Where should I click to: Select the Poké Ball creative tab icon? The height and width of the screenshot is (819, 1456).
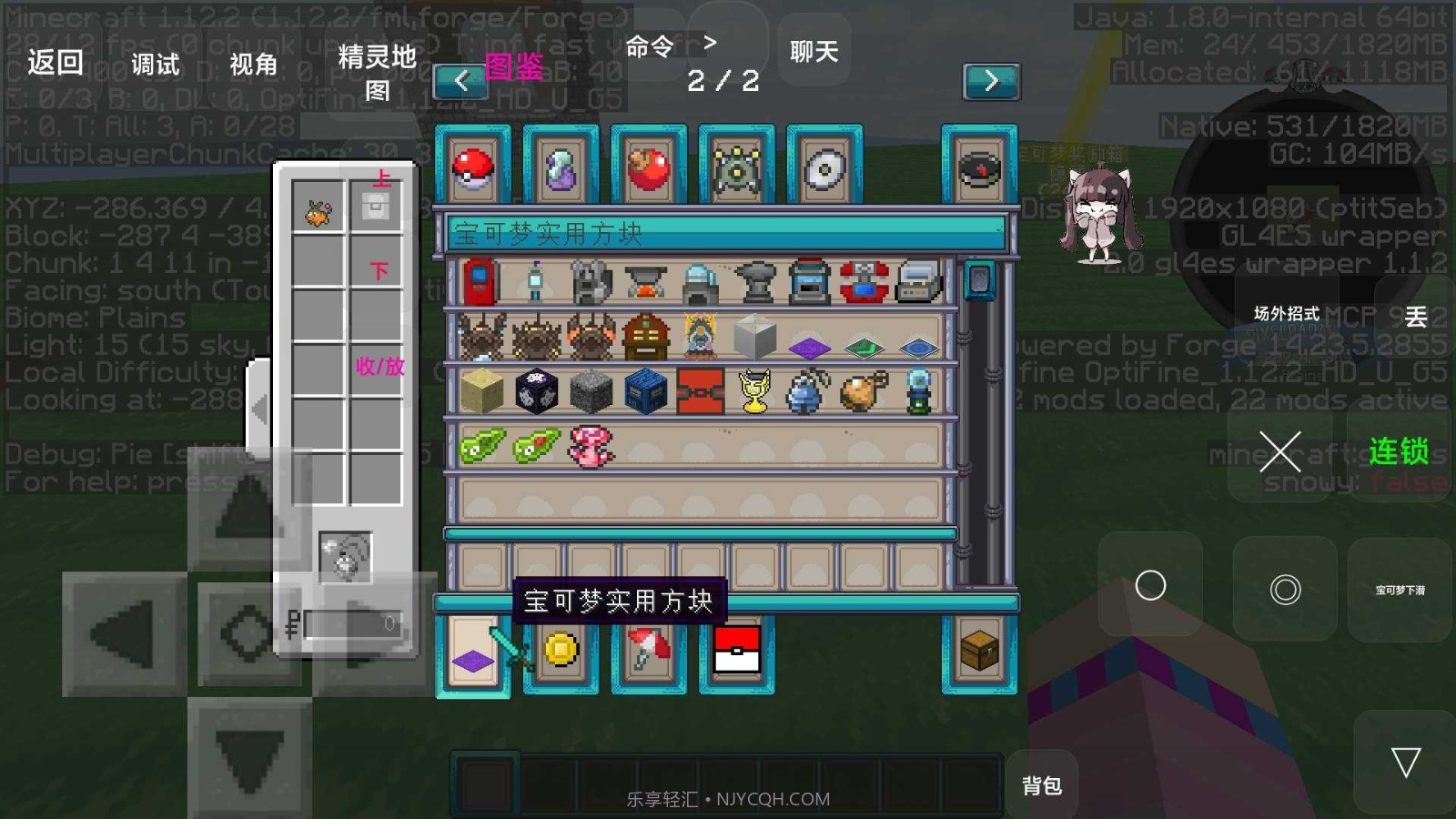[x=472, y=168]
